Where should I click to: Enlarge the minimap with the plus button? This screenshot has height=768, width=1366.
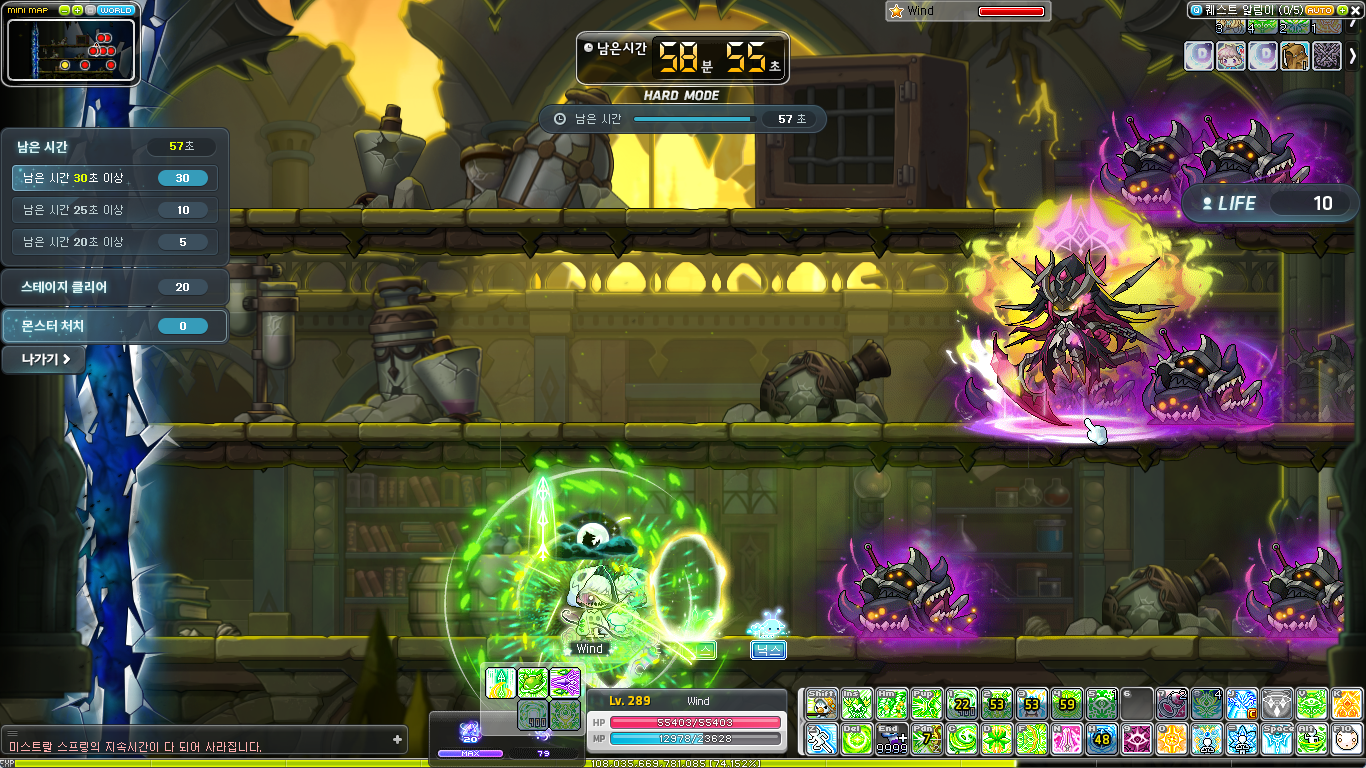tap(78, 10)
